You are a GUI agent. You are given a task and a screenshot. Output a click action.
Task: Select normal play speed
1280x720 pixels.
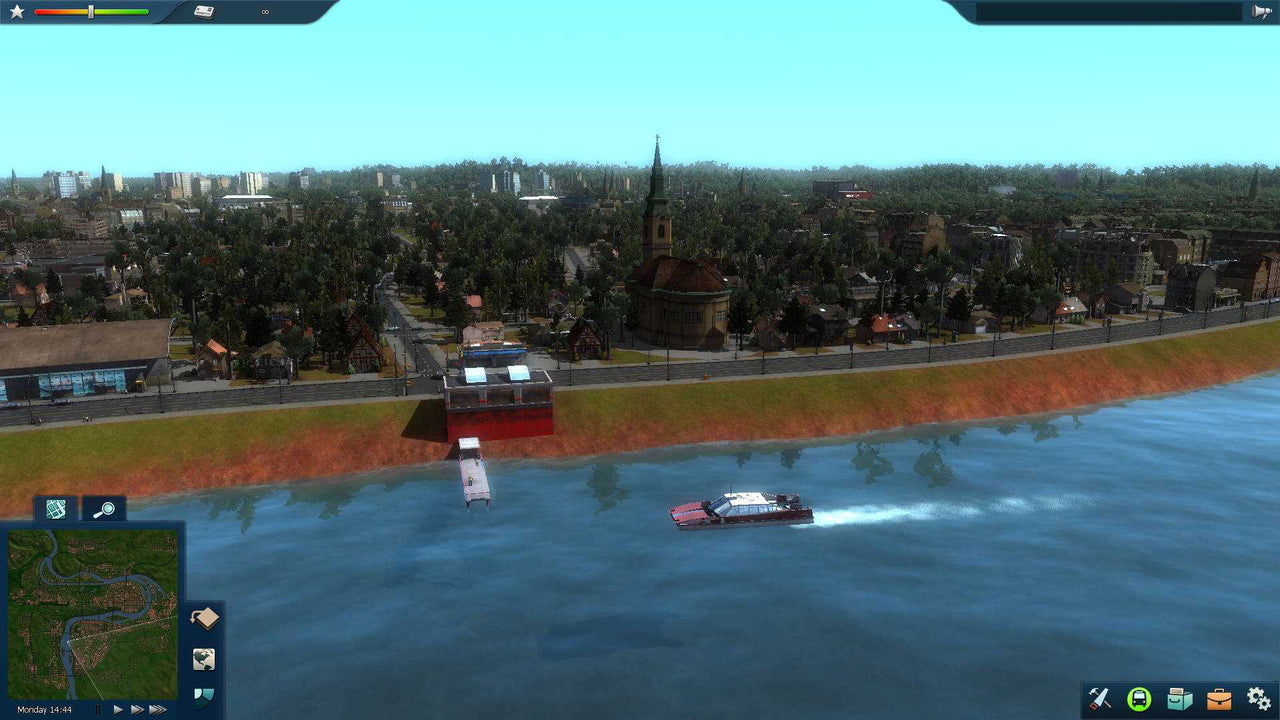click(x=118, y=708)
